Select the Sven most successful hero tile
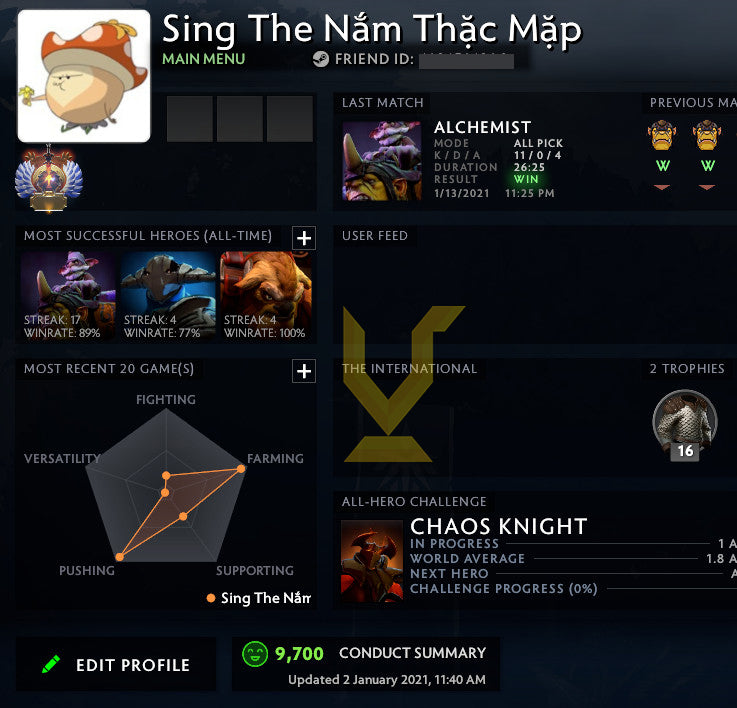The image size is (737, 708). pyautogui.click(x=167, y=295)
